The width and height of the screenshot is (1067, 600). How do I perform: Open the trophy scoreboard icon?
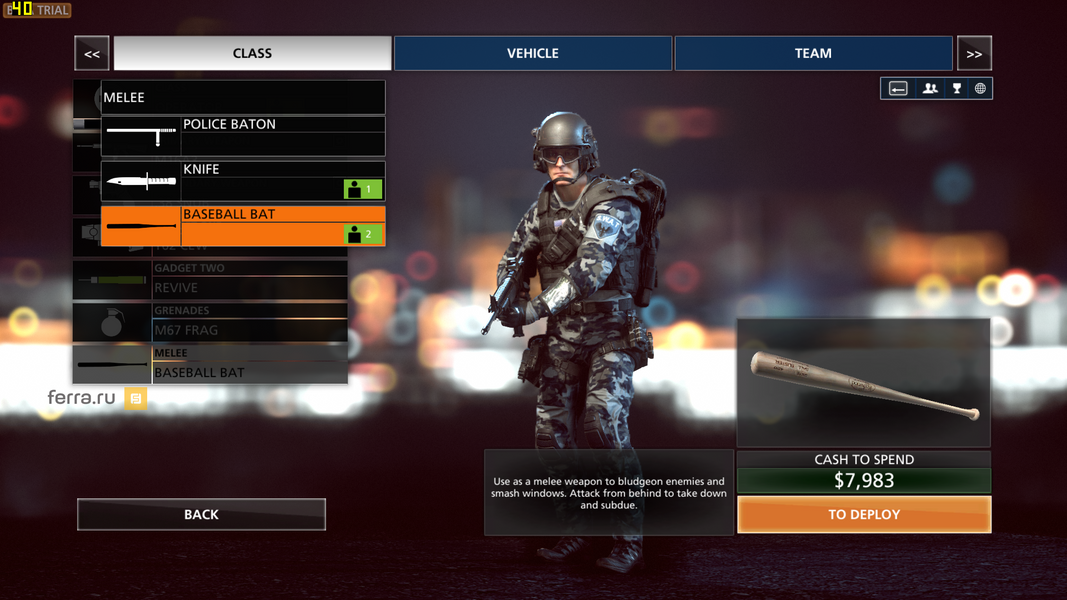pos(957,89)
